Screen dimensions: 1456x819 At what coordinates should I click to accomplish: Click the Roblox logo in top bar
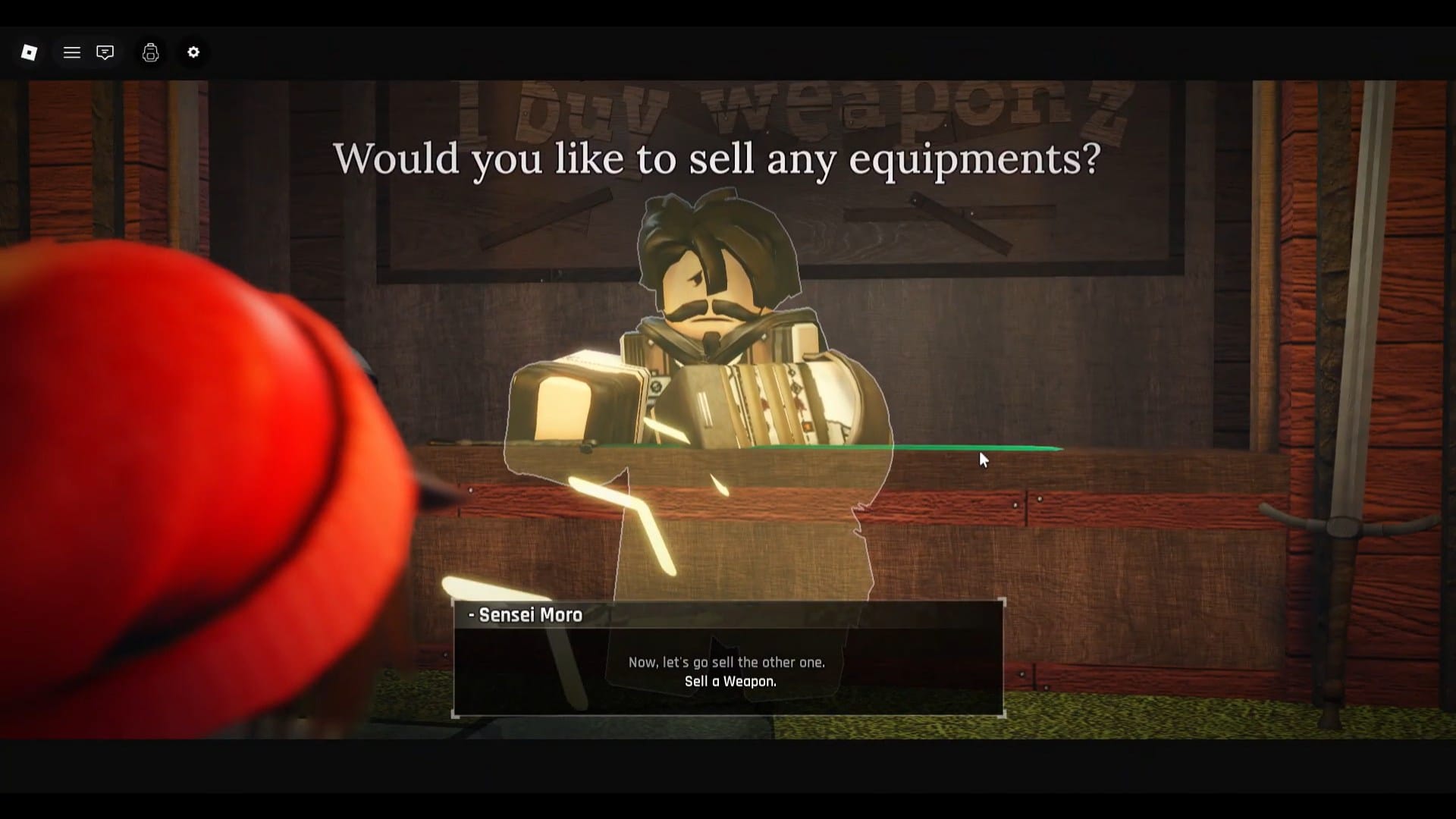[x=29, y=52]
